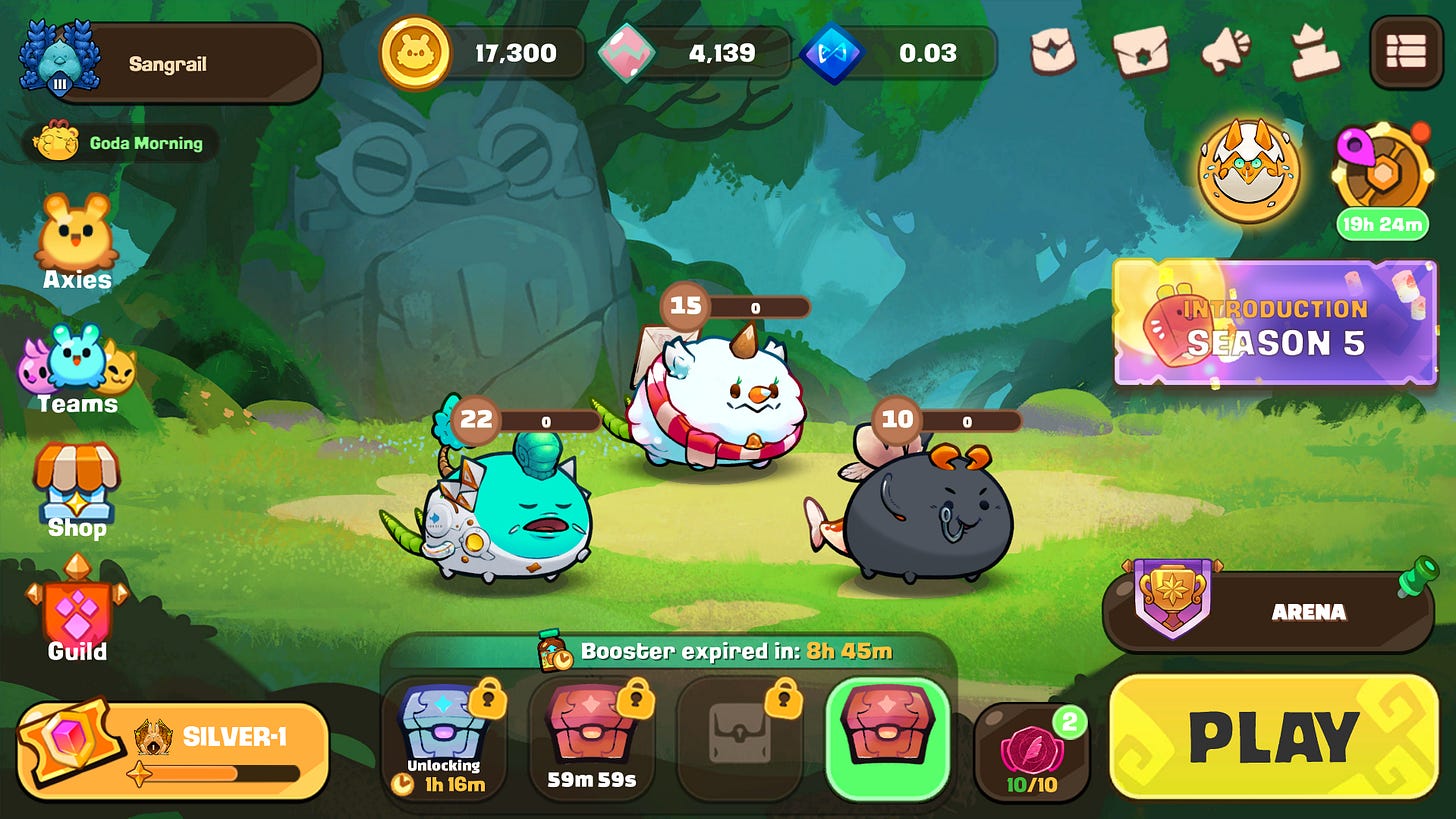Open the Guild panel icon
Image resolution: width=1456 pixels, height=819 pixels.
click(75, 613)
